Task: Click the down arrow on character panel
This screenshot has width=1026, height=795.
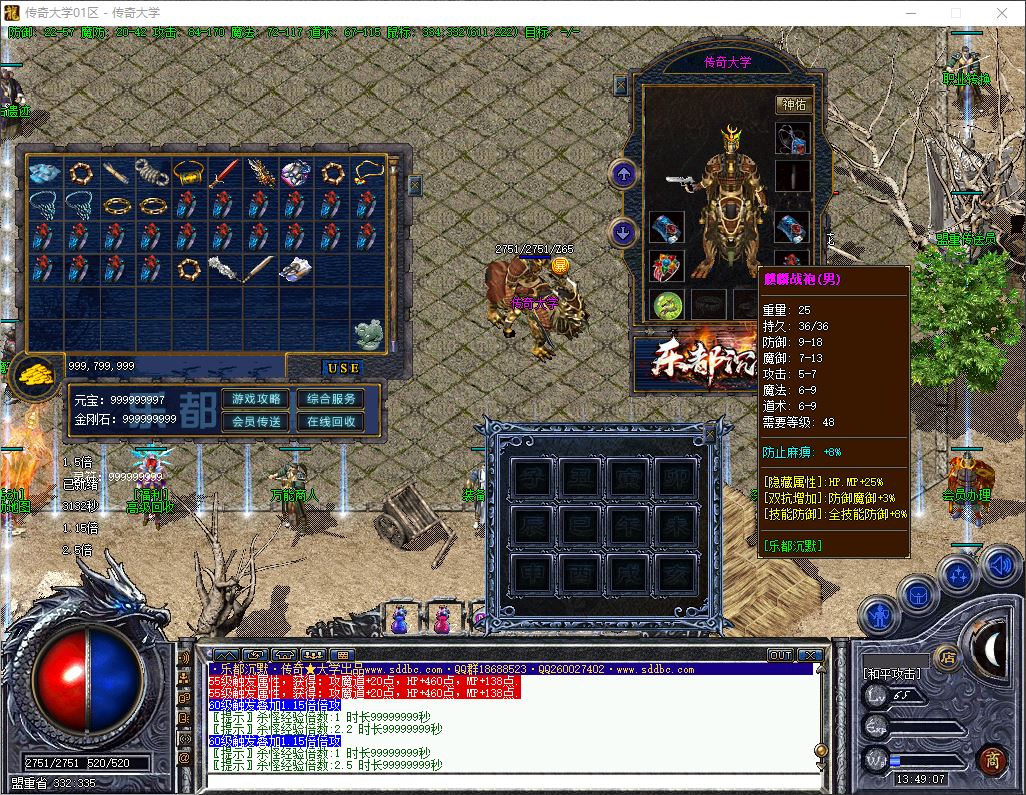Action: coord(624,233)
